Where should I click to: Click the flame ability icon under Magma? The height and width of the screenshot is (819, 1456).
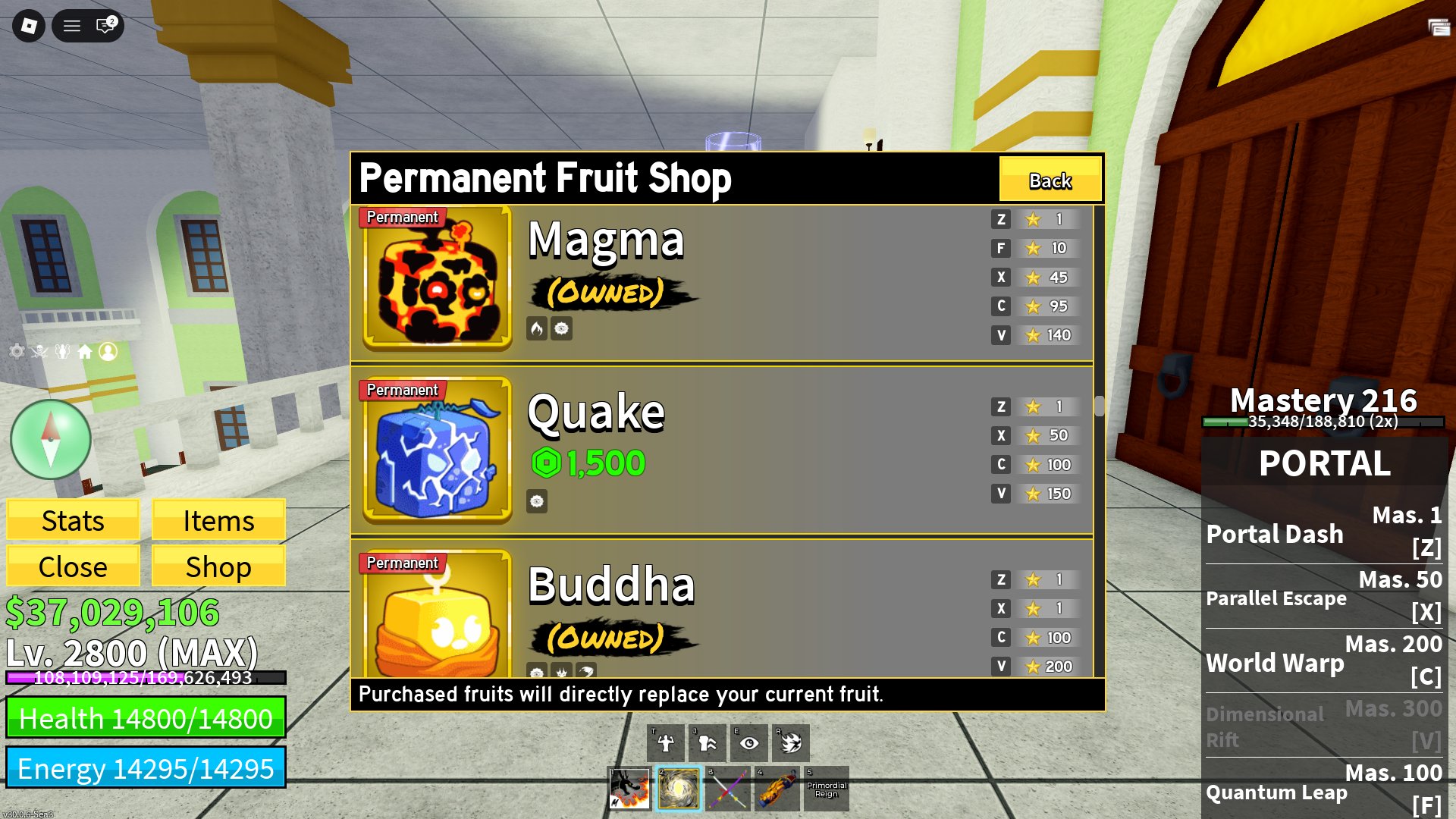tap(538, 328)
